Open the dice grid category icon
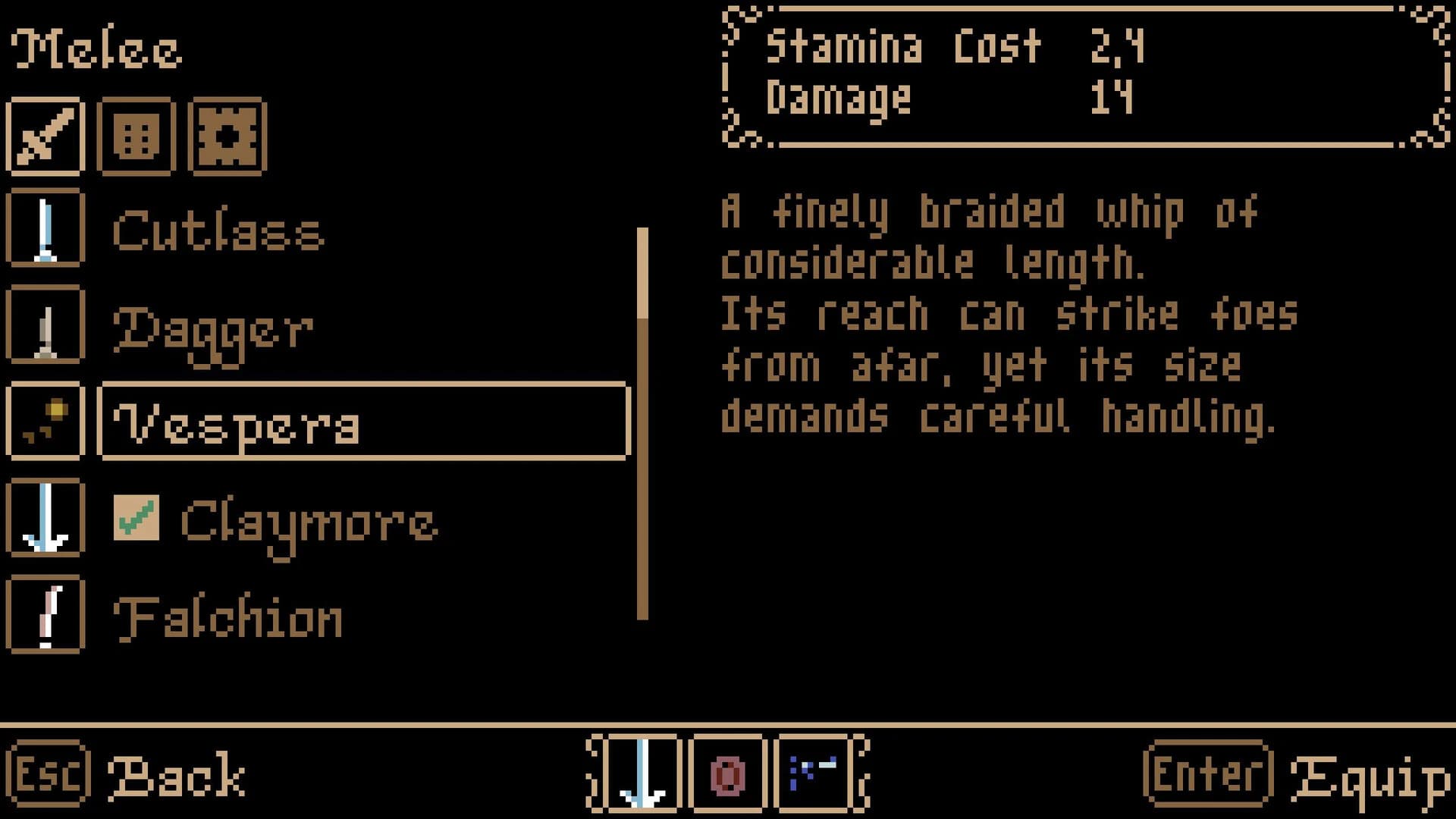Screen dimensions: 1456x819 (x=136, y=135)
